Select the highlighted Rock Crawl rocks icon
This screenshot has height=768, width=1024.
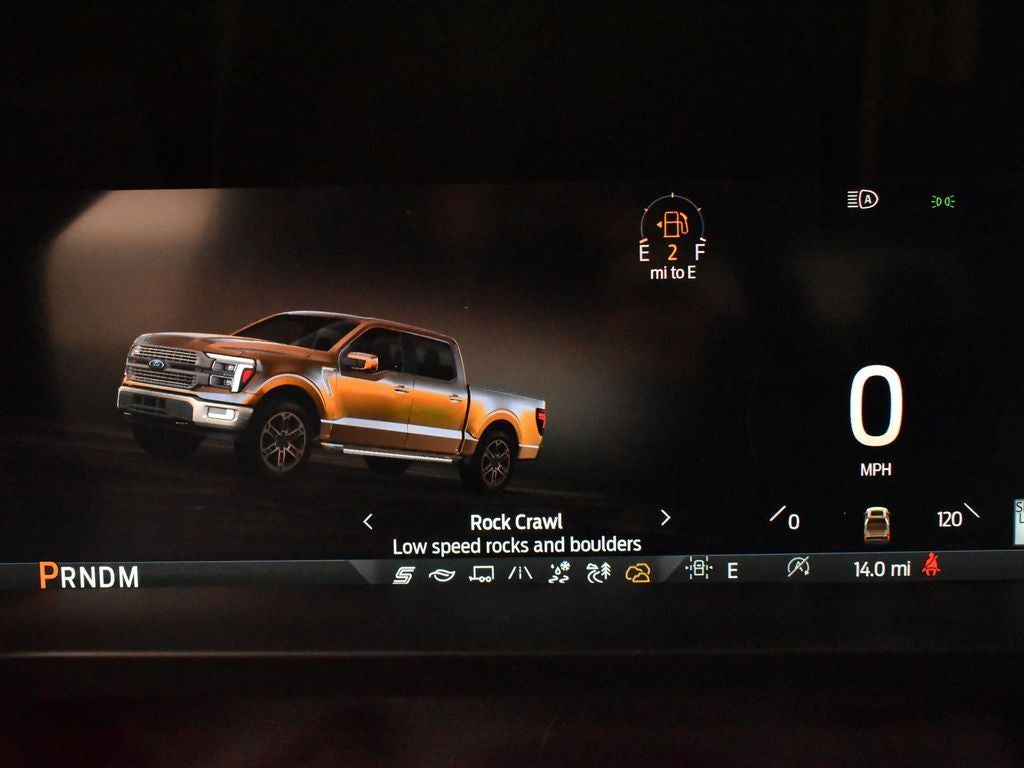point(637,573)
